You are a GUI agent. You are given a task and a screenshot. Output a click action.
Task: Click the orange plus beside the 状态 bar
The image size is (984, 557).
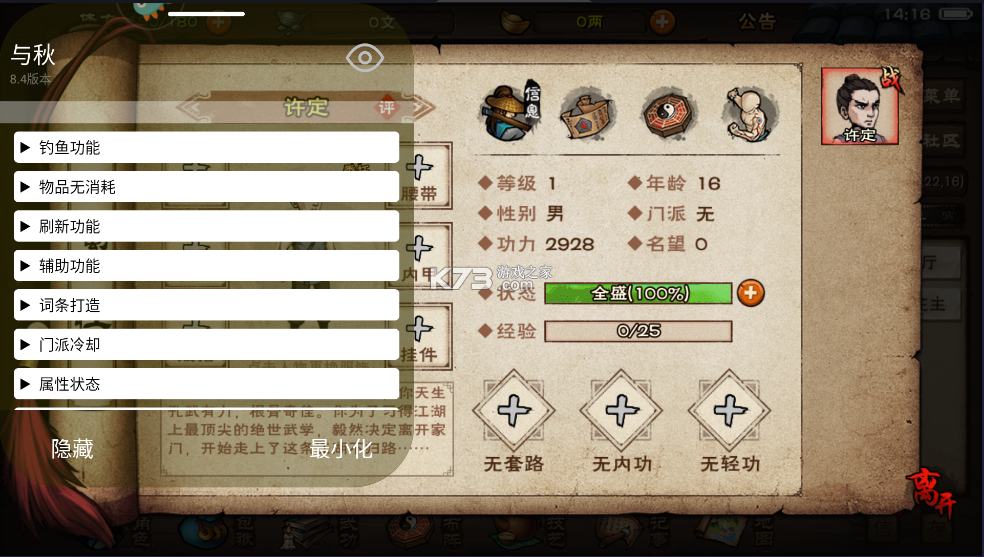pos(751,293)
